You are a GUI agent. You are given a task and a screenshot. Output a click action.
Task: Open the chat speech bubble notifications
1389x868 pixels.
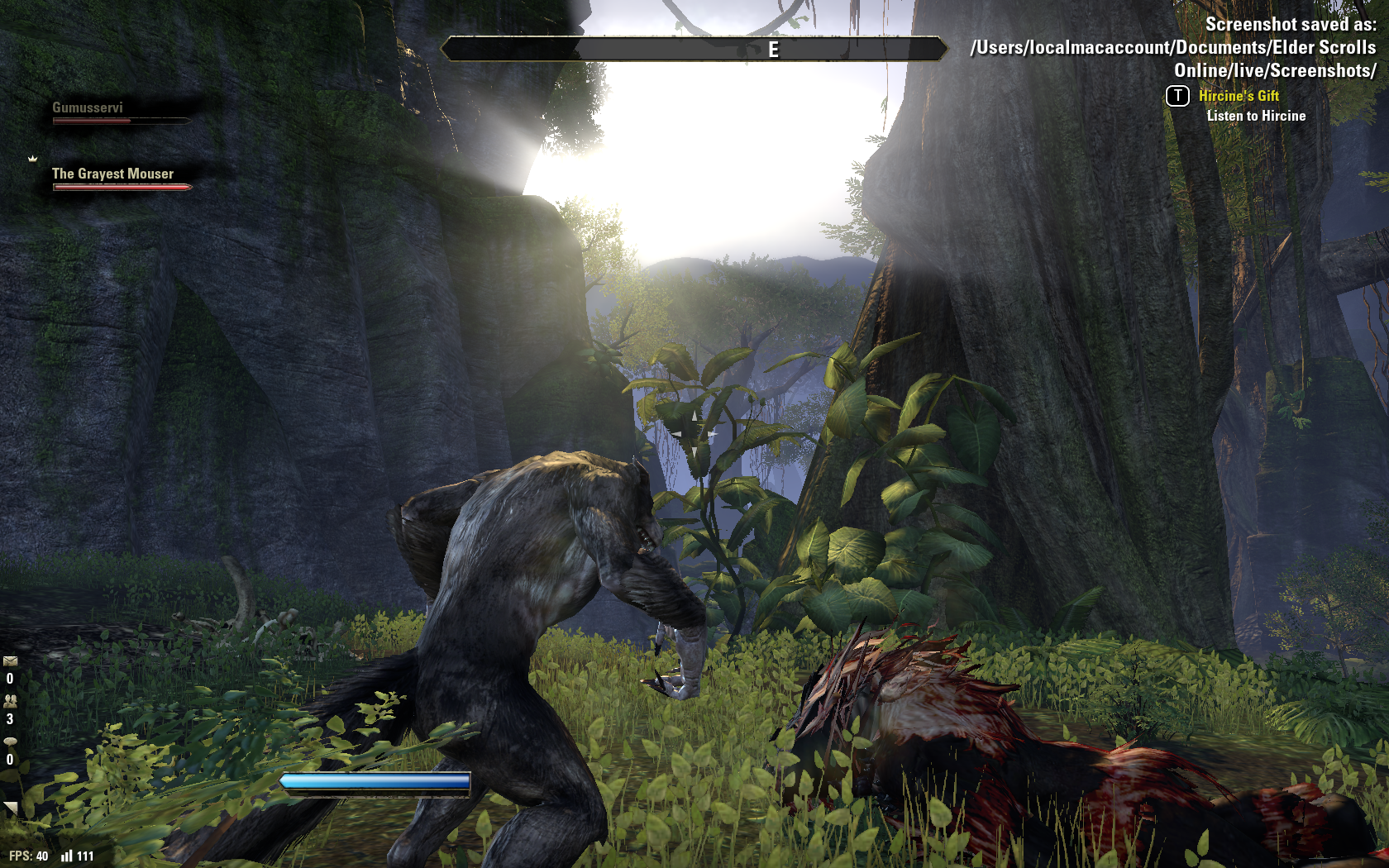(x=10, y=742)
